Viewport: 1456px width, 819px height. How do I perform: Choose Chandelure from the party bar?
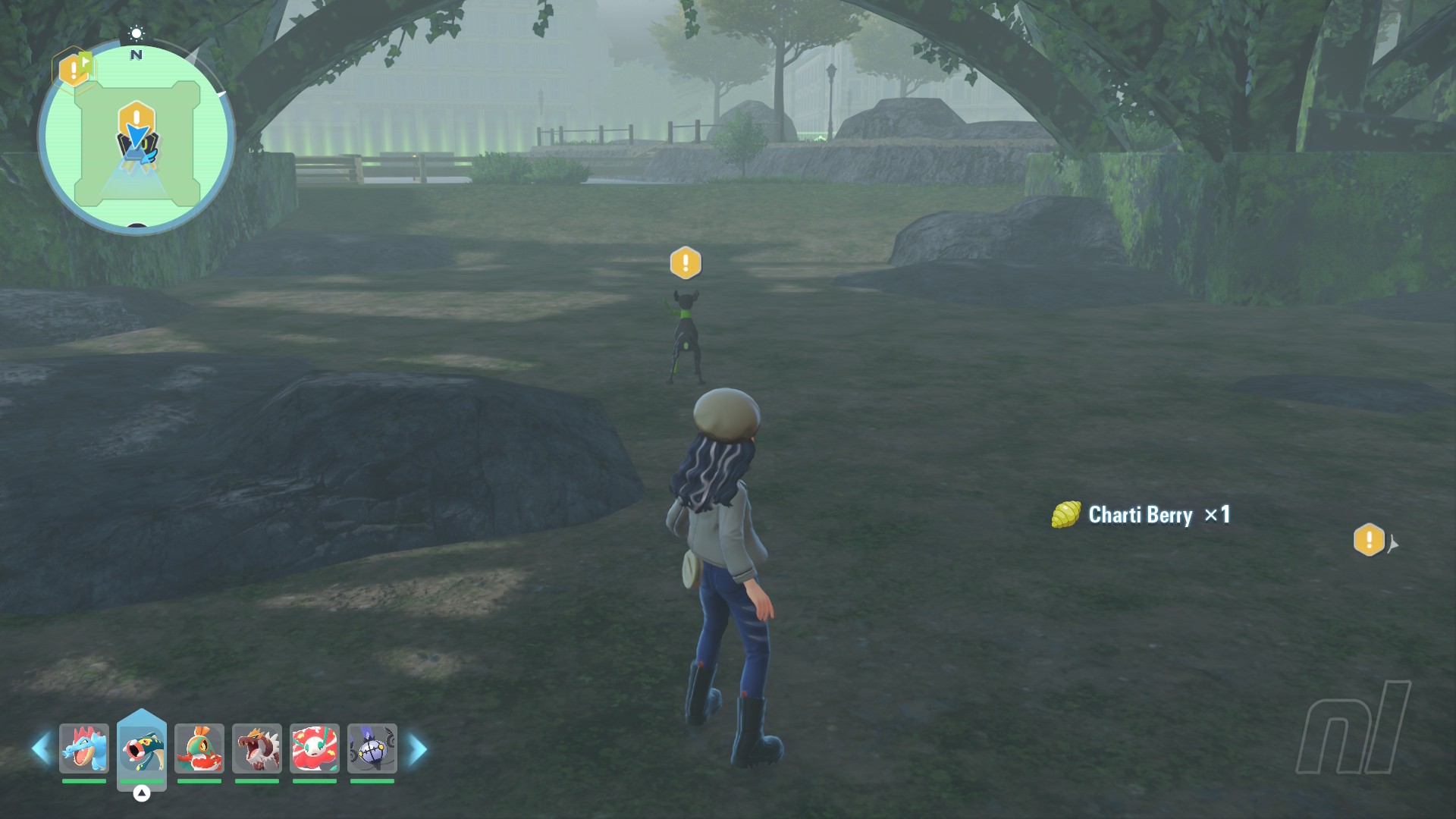372,748
